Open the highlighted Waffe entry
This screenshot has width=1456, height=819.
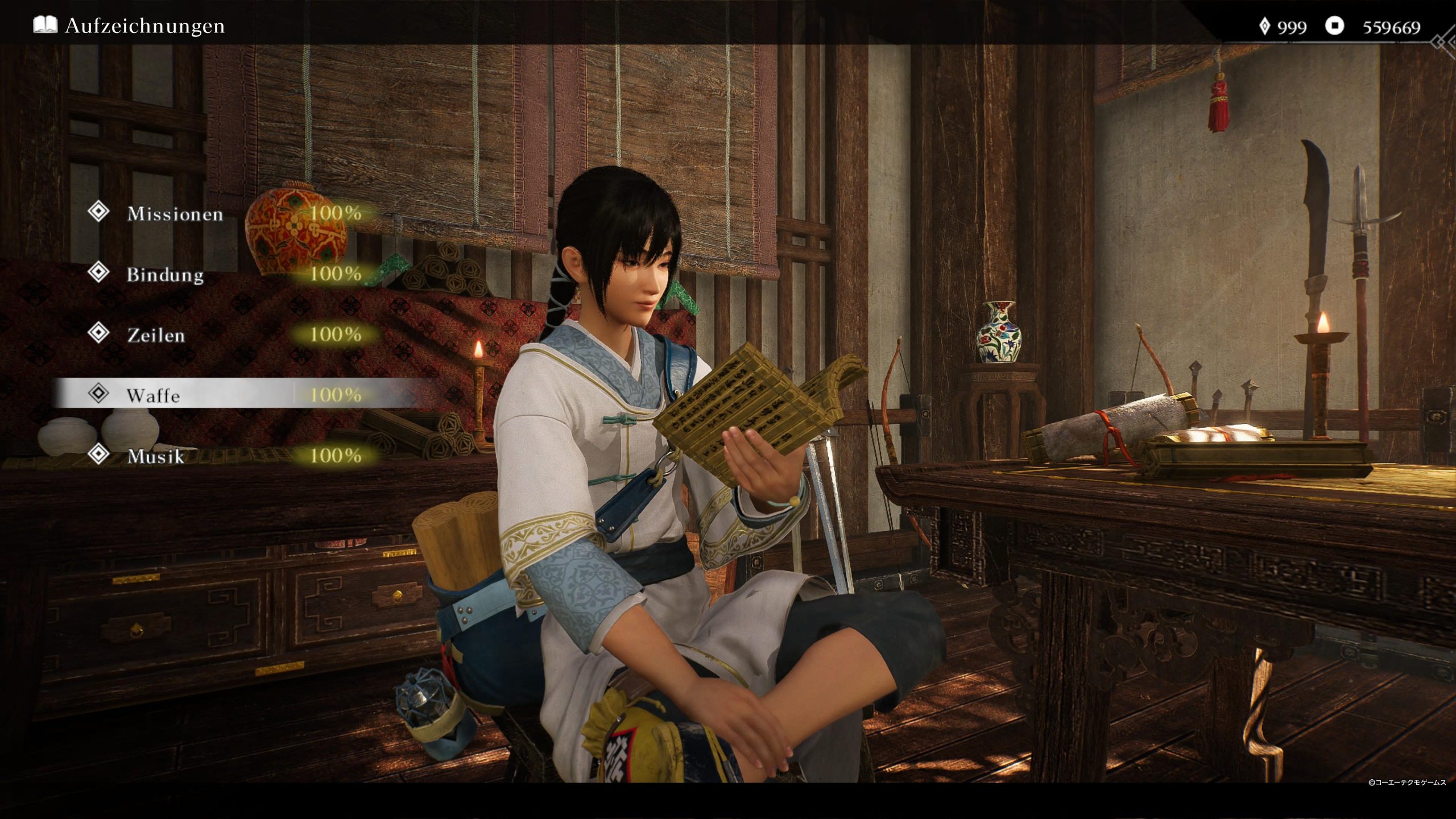(x=153, y=395)
